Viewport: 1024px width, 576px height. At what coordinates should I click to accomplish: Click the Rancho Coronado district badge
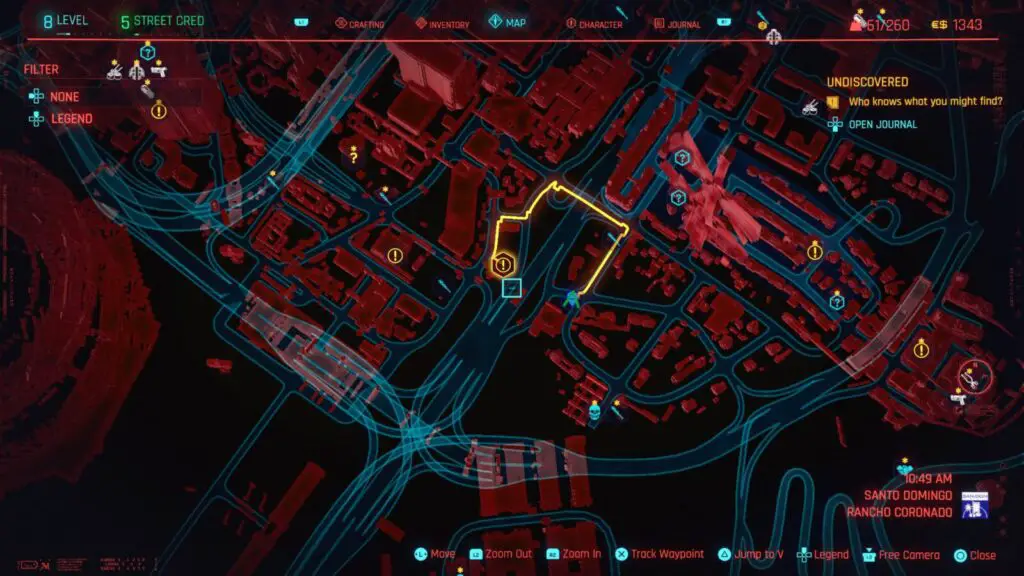click(x=974, y=507)
